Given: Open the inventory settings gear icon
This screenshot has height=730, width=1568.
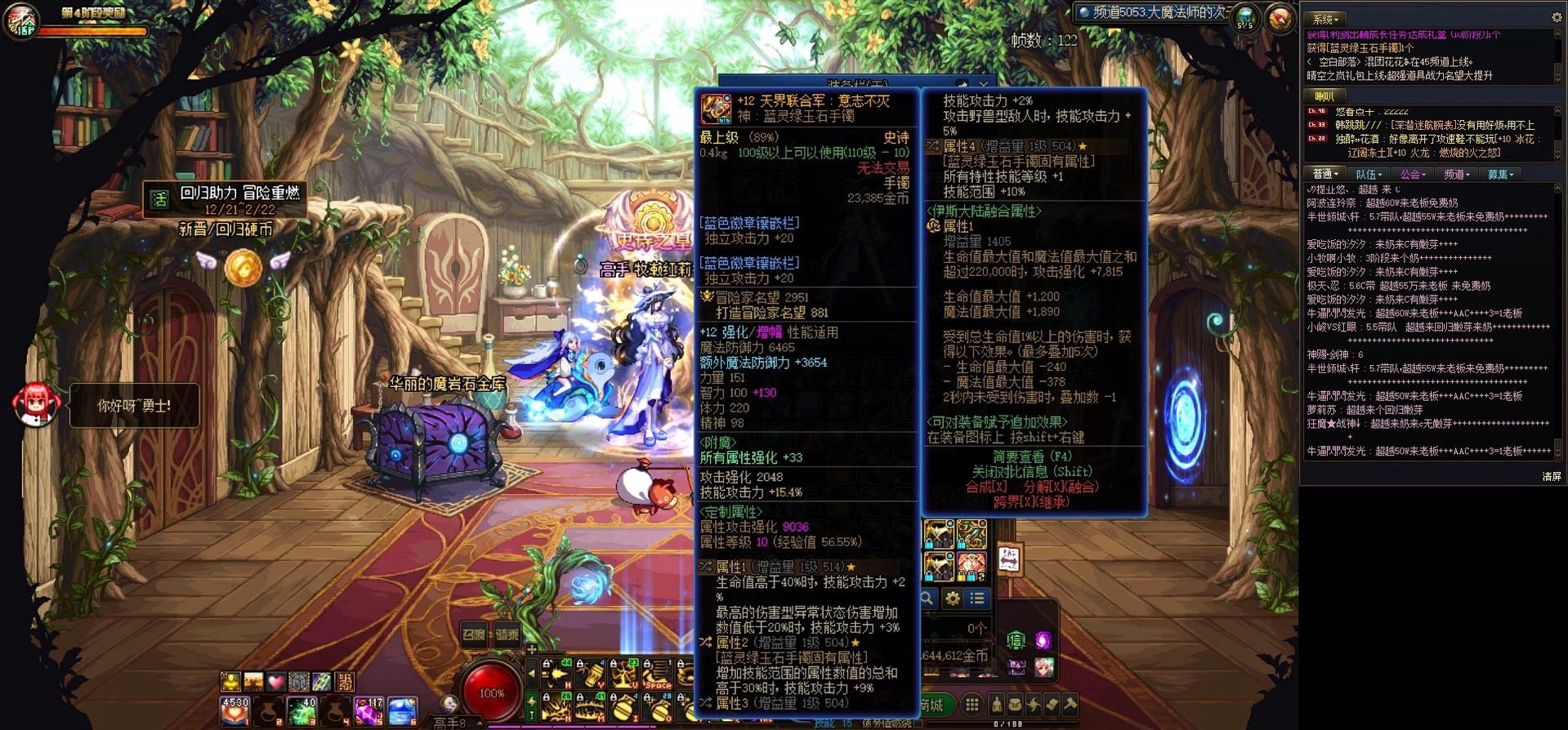Looking at the screenshot, I should click(x=952, y=598).
